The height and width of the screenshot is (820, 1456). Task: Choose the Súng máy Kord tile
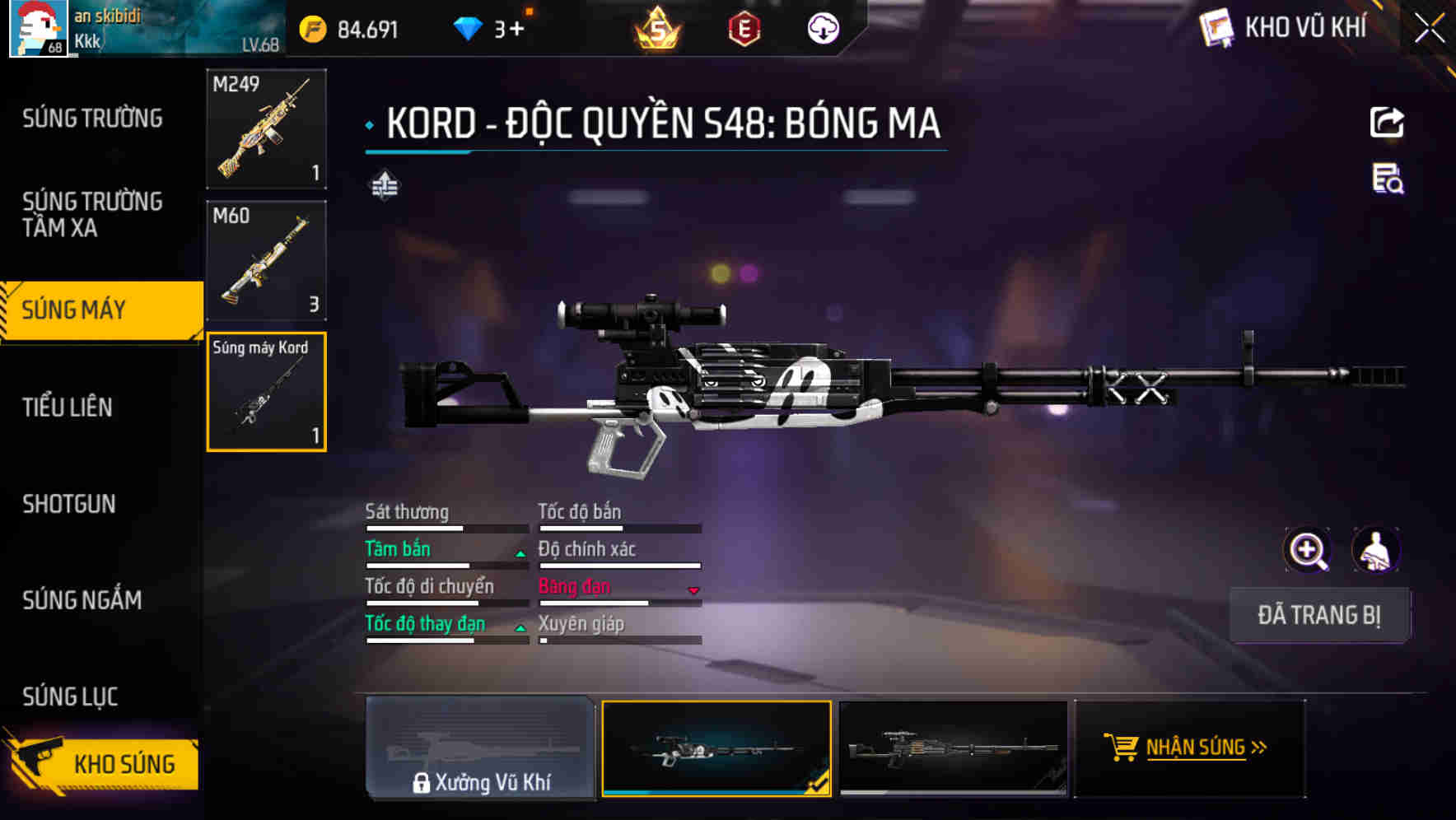266,392
